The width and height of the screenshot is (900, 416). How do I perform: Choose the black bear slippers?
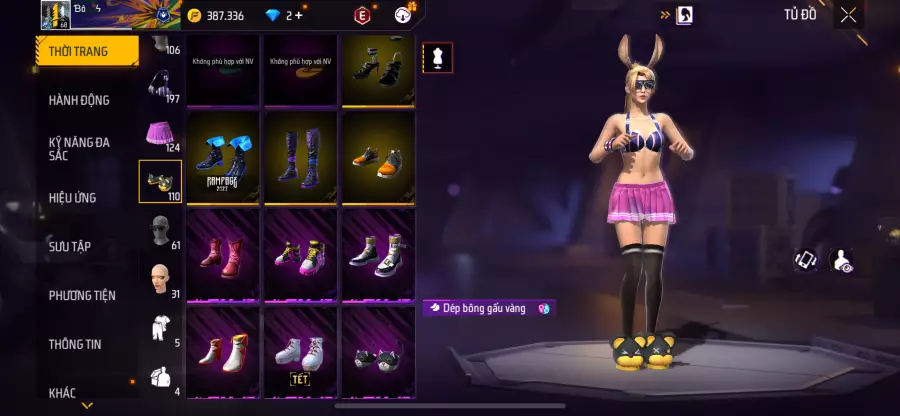point(378,353)
